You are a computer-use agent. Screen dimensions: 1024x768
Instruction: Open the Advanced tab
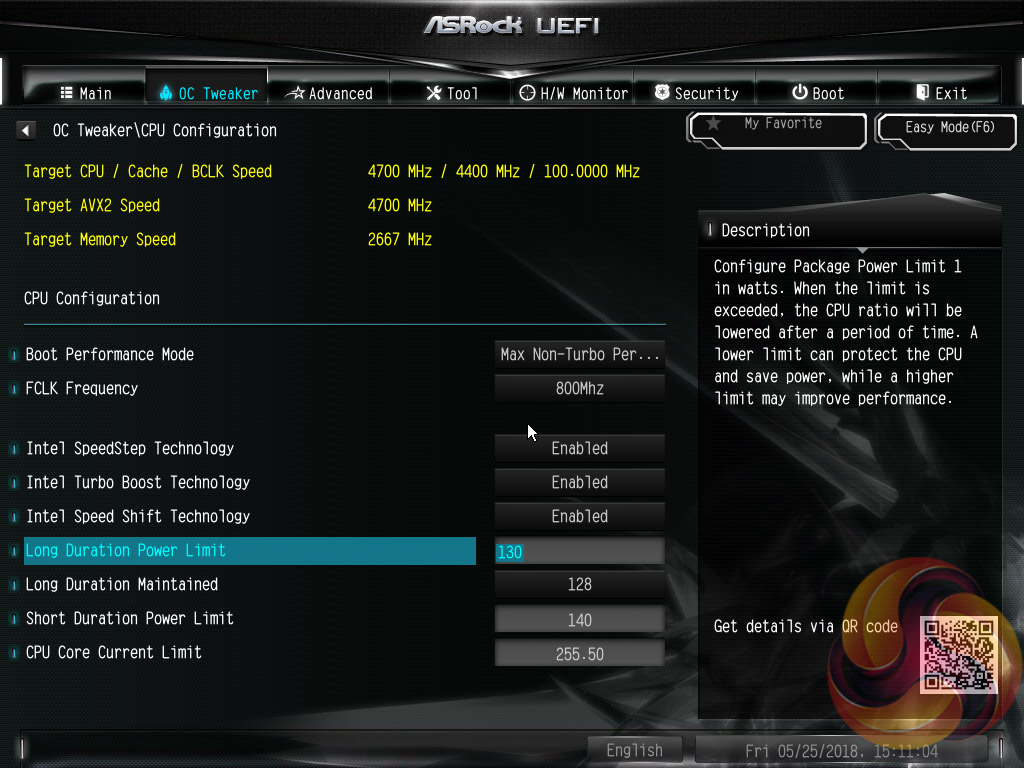[329, 93]
